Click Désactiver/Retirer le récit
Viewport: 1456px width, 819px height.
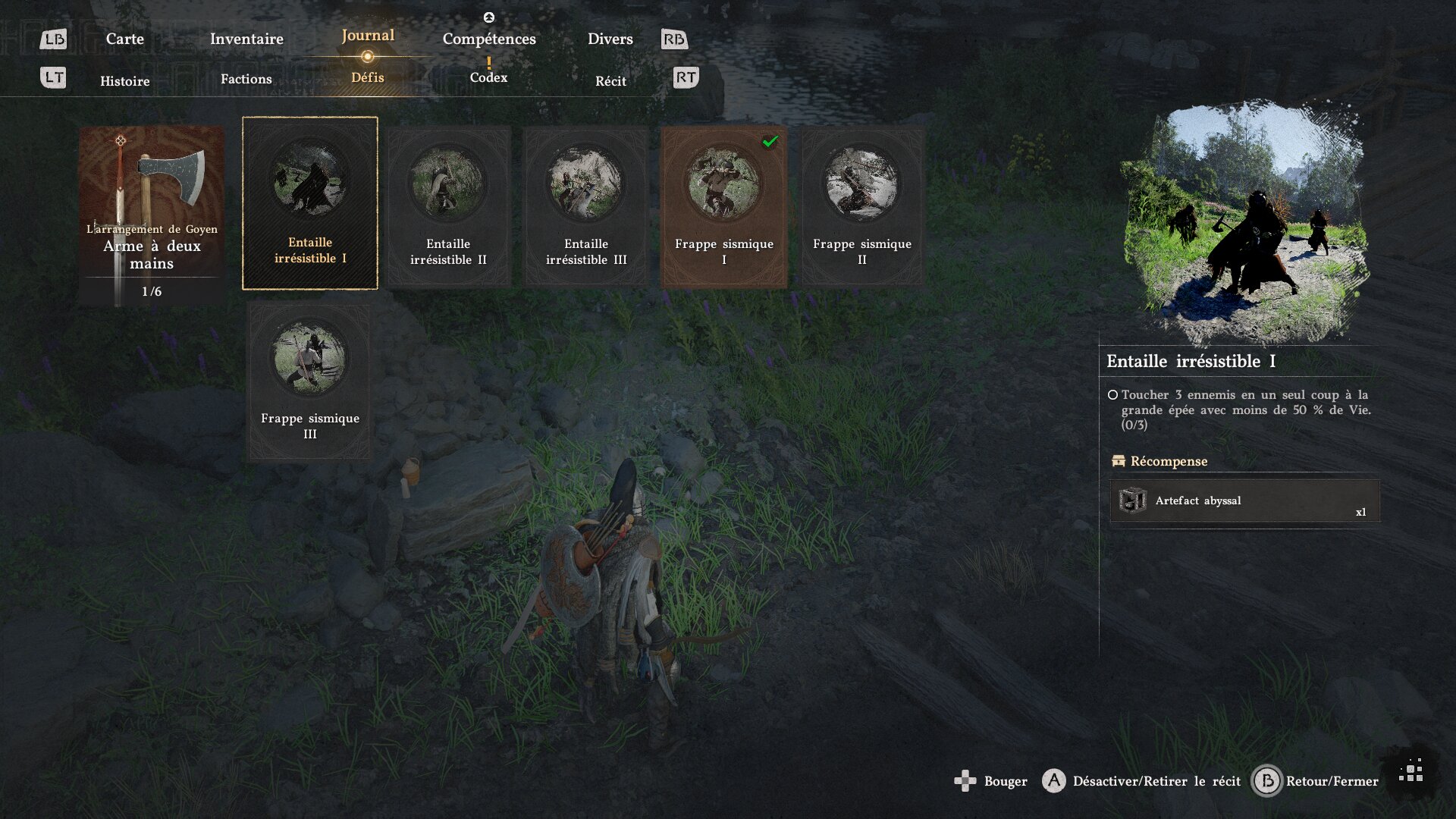coord(1142,781)
